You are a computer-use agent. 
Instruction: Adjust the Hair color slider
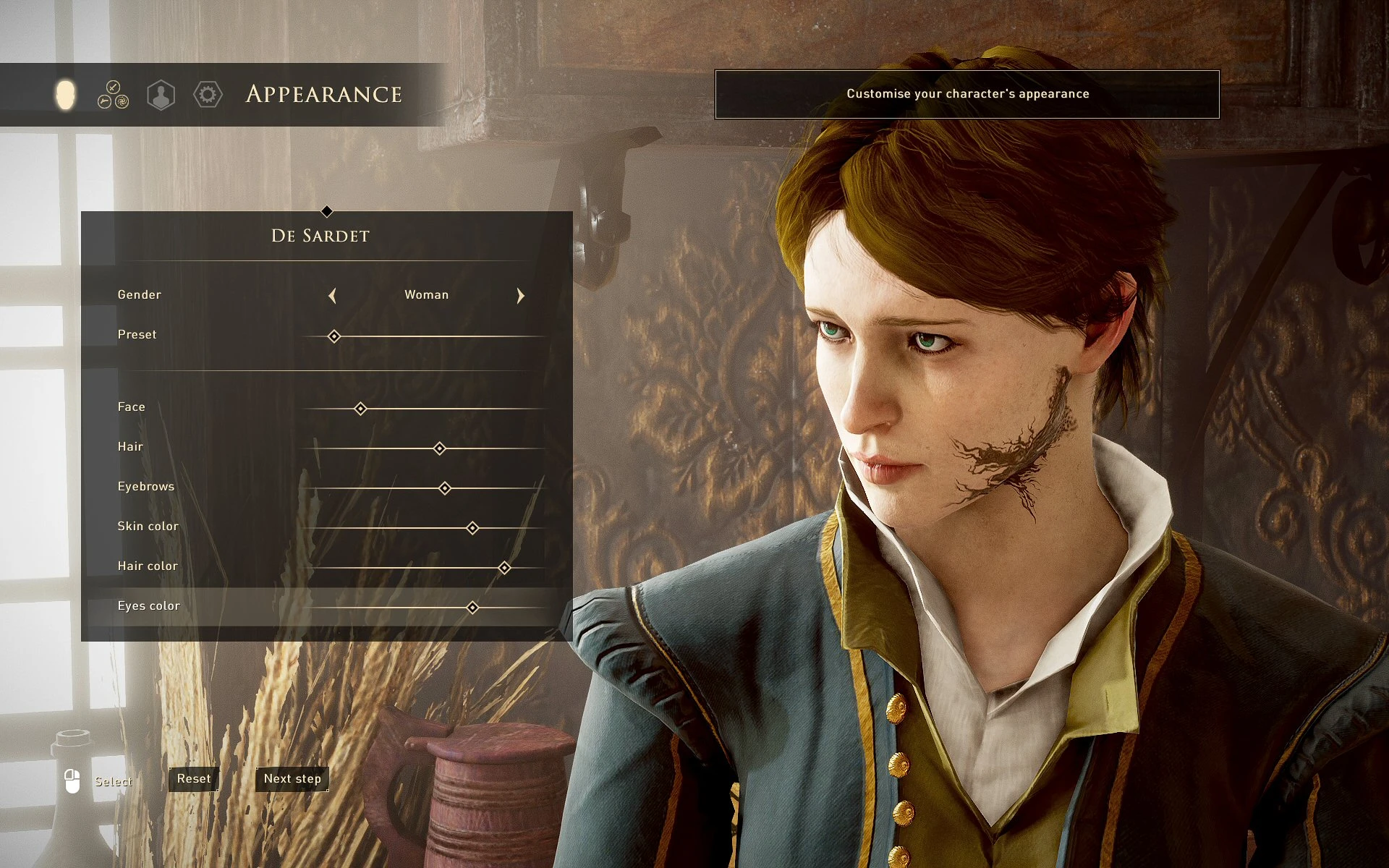tap(504, 568)
